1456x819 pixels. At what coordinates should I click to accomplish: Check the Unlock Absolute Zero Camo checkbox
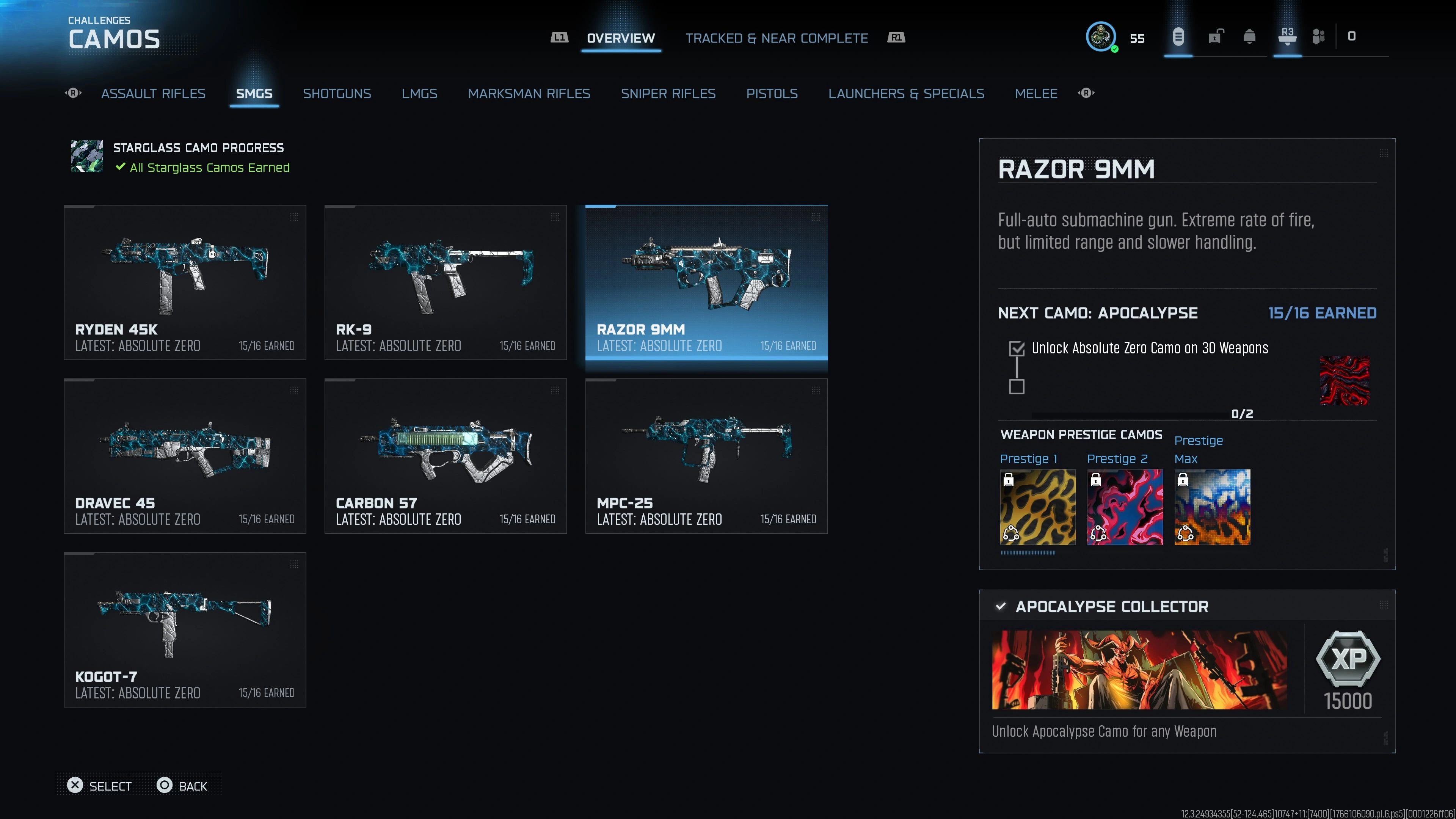pos(1017,349)
